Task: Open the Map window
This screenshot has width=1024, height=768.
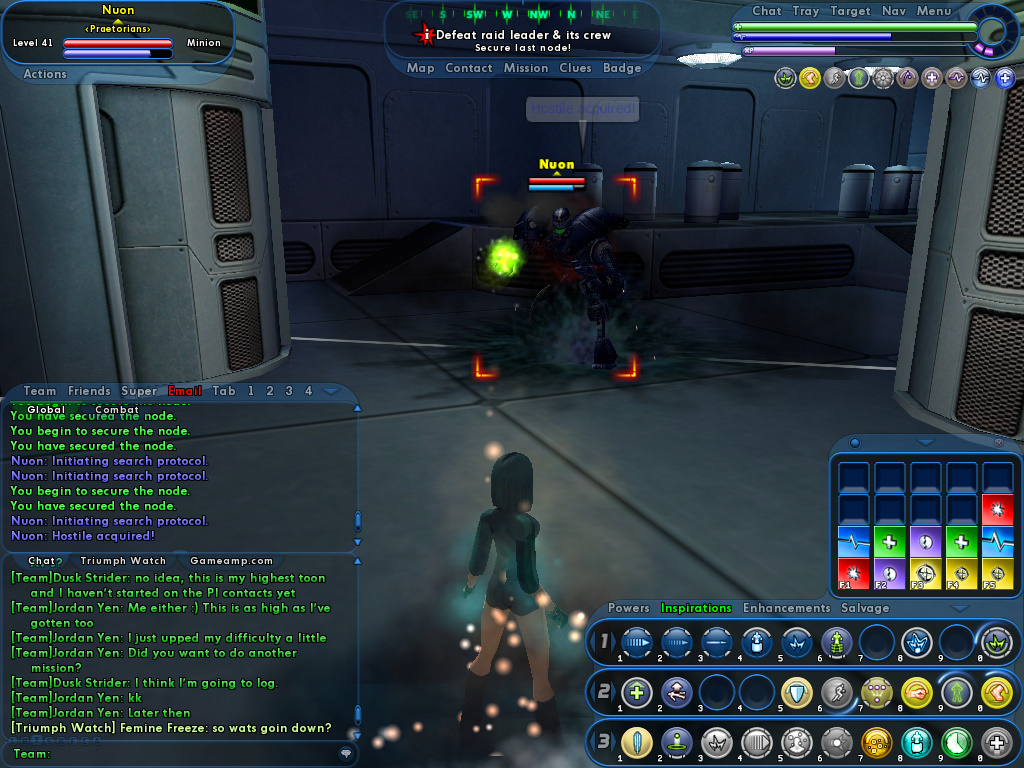Action: (420, 68)
